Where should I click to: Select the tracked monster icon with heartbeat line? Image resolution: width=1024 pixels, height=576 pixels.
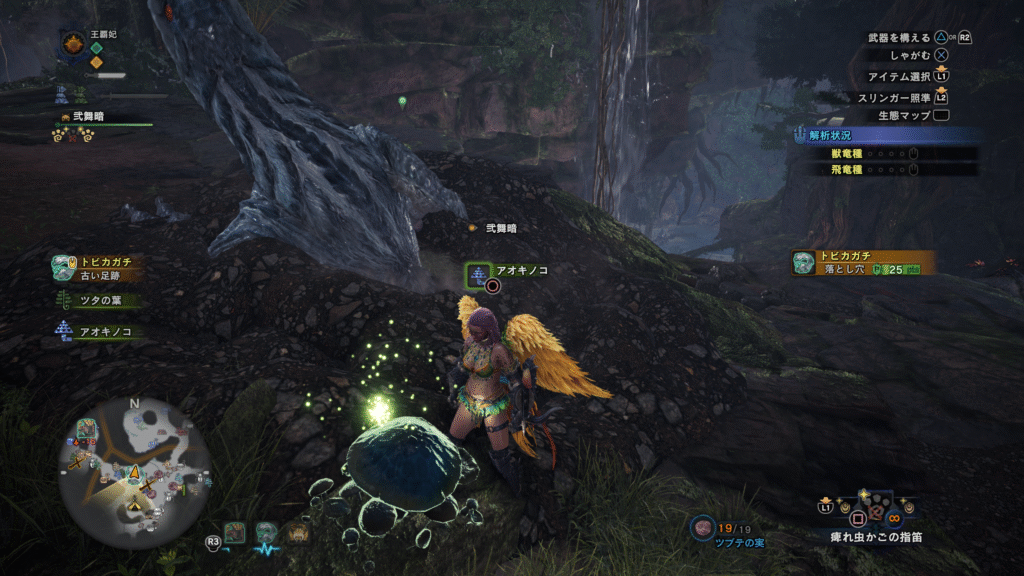(x=266, y=534)
